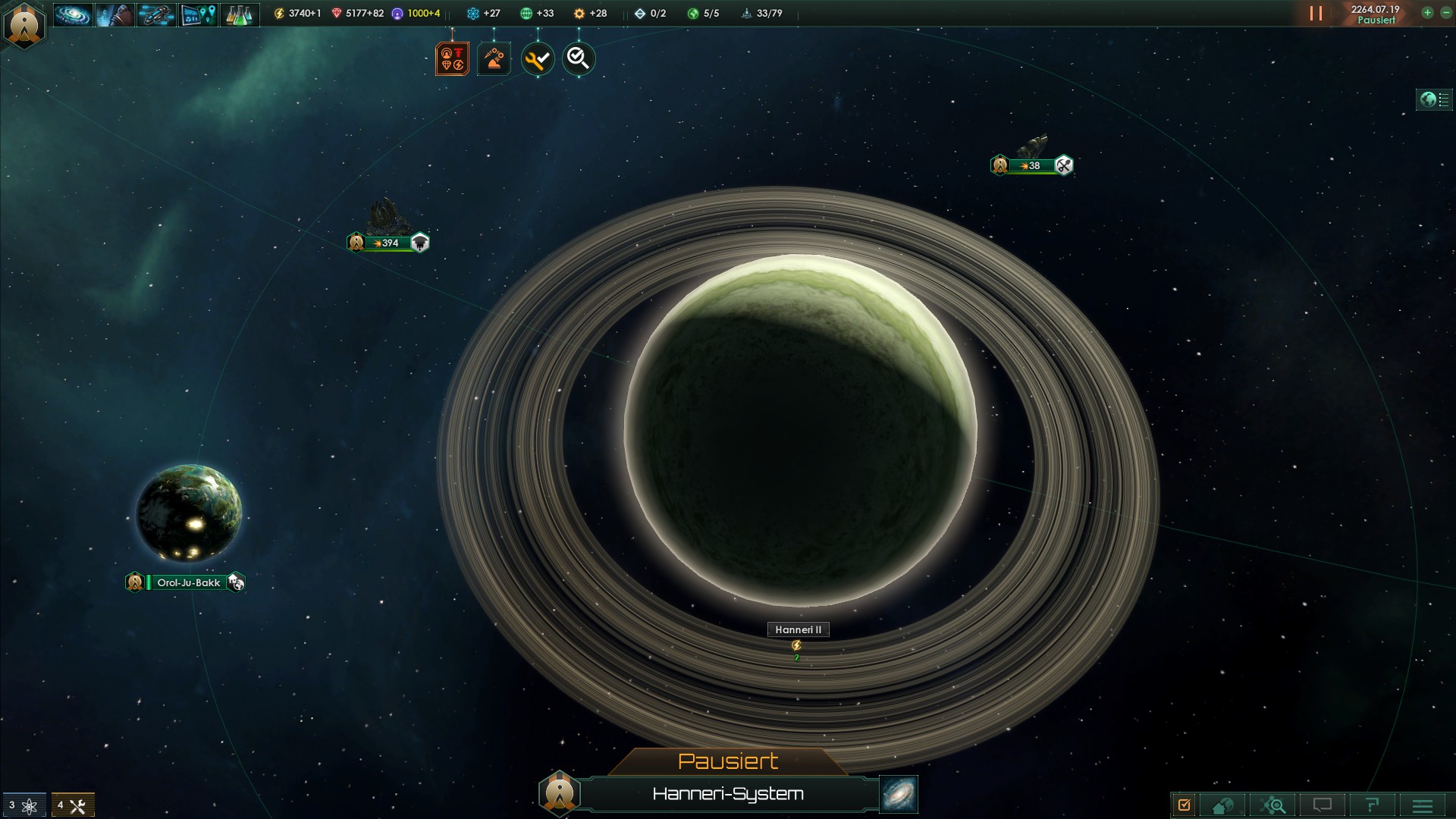Select the construction ship labeled 38
The height and width of the screenshot is (819, 1456).
click(1032, 165)
